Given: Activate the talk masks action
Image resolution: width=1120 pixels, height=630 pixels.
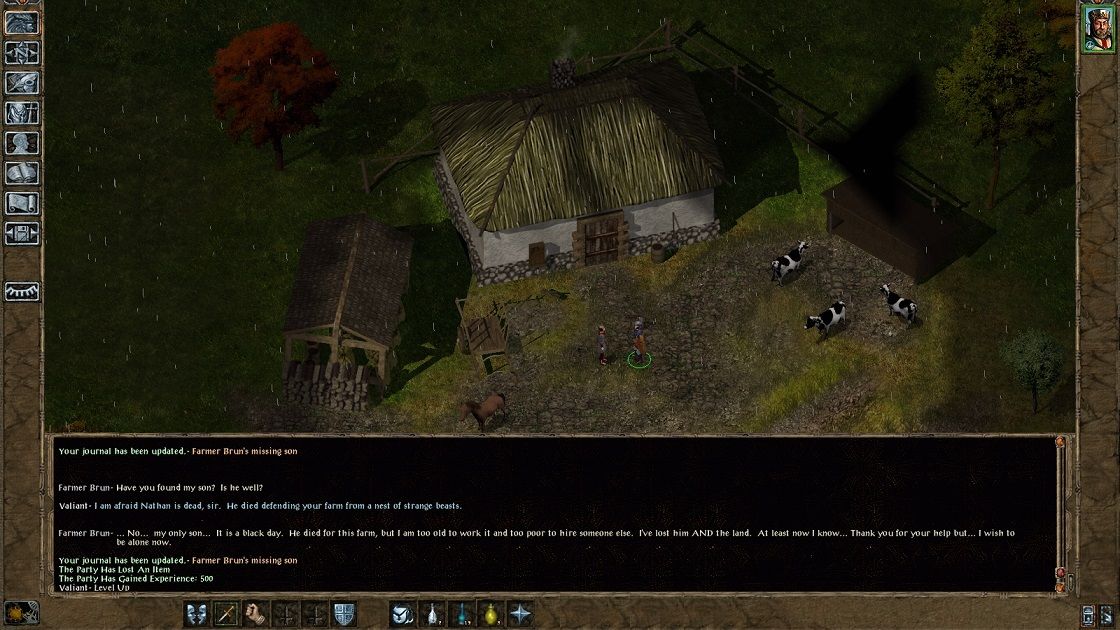Looking at the screenshot, I should coord(197,613).
